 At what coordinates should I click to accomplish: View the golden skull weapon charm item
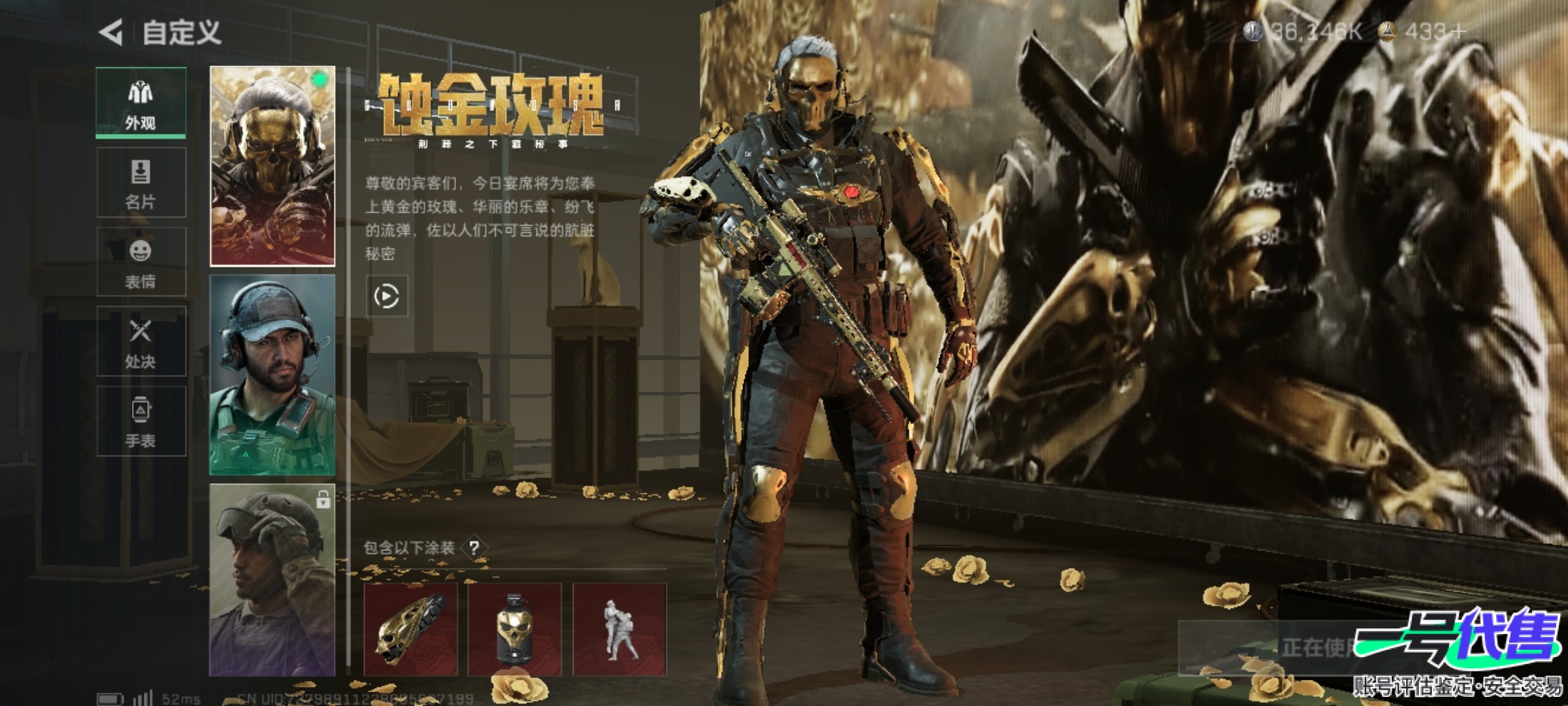pyautogui.click(x=410, y=630)
